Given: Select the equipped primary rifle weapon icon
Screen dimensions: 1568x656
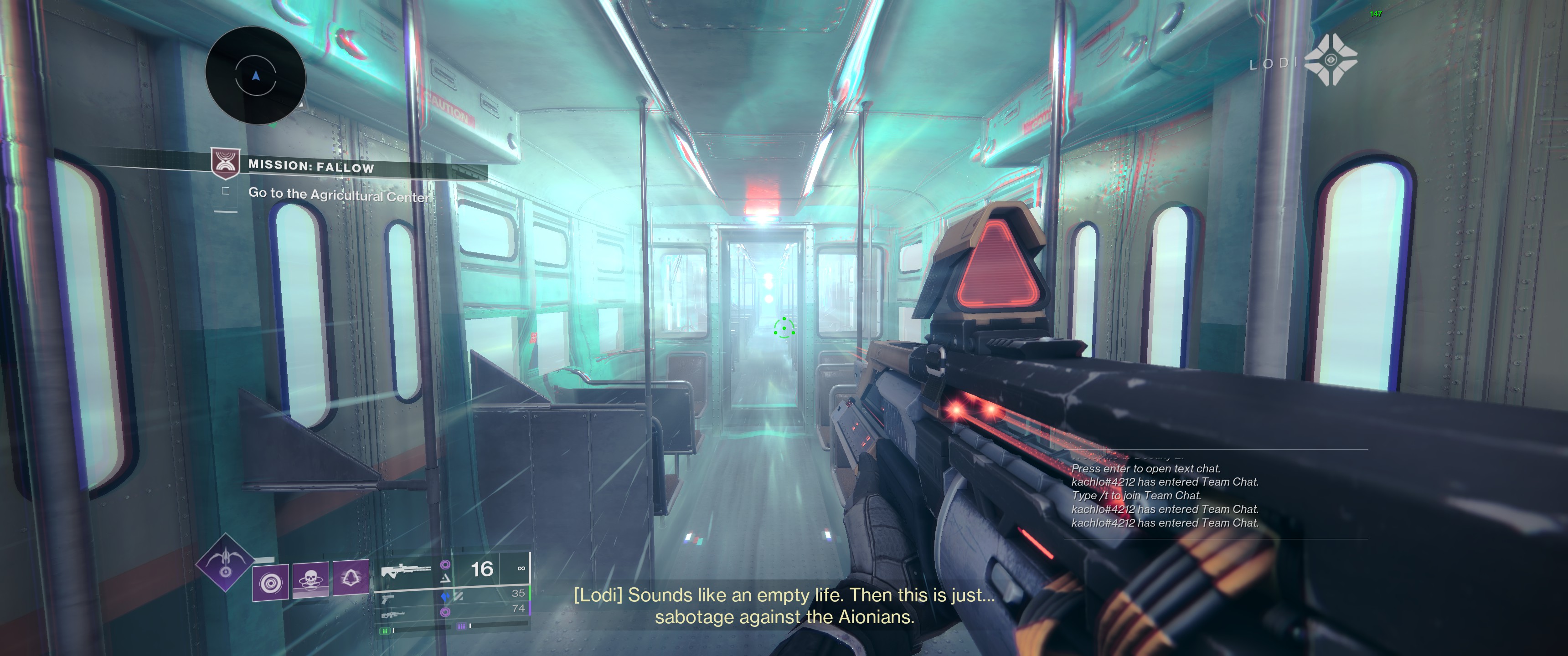Looking at the screenshot, I should pyautogui.click(x=404, y=571).
